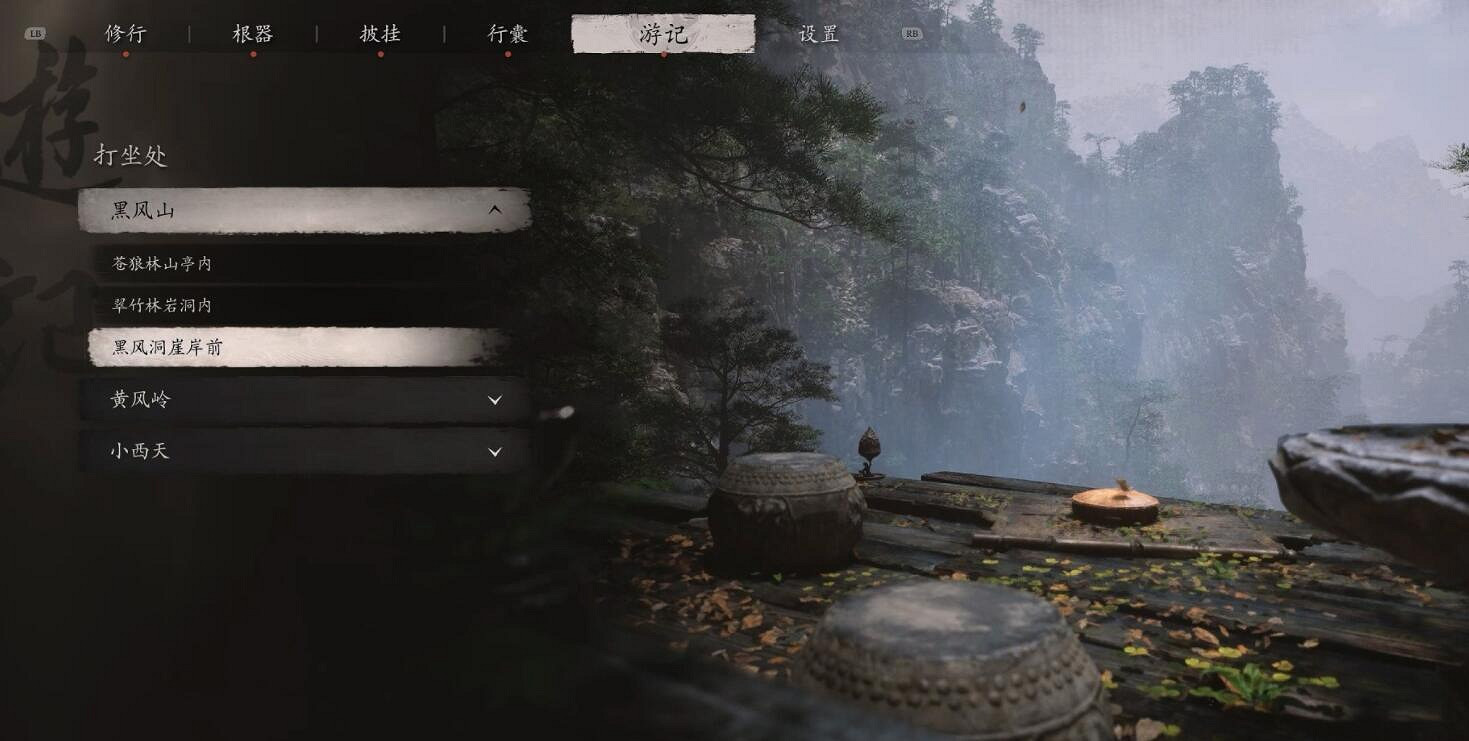Click the 打坐处 section heading

(132, 156)
